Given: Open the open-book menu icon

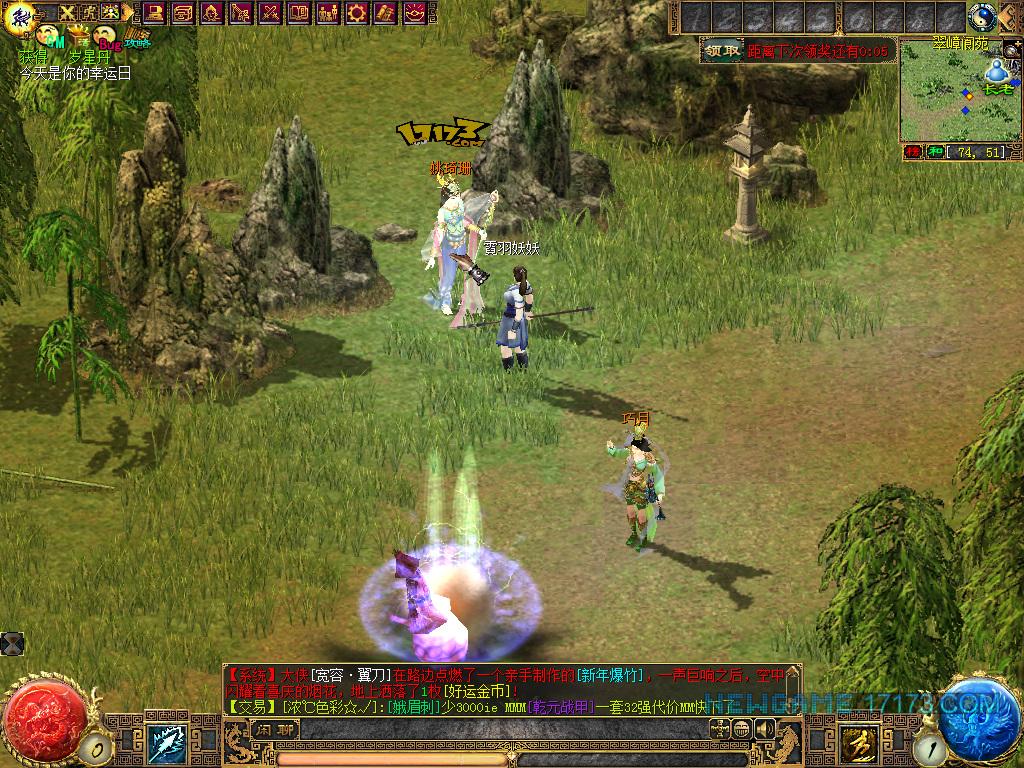Looking at the screenshot, I should tap(298, 13).
